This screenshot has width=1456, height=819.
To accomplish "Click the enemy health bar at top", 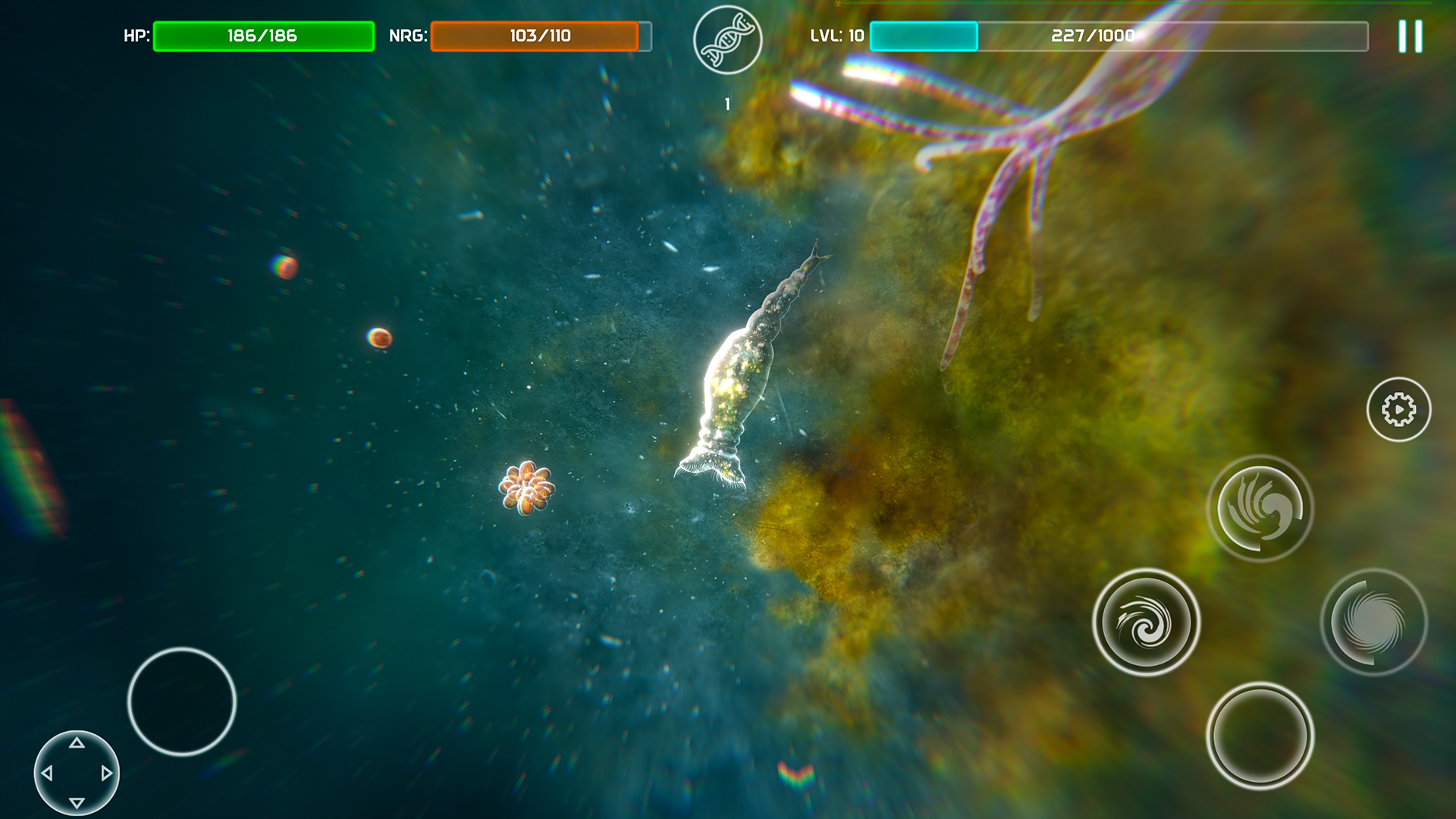I will pyautogui.click(x=1137, y=4).
